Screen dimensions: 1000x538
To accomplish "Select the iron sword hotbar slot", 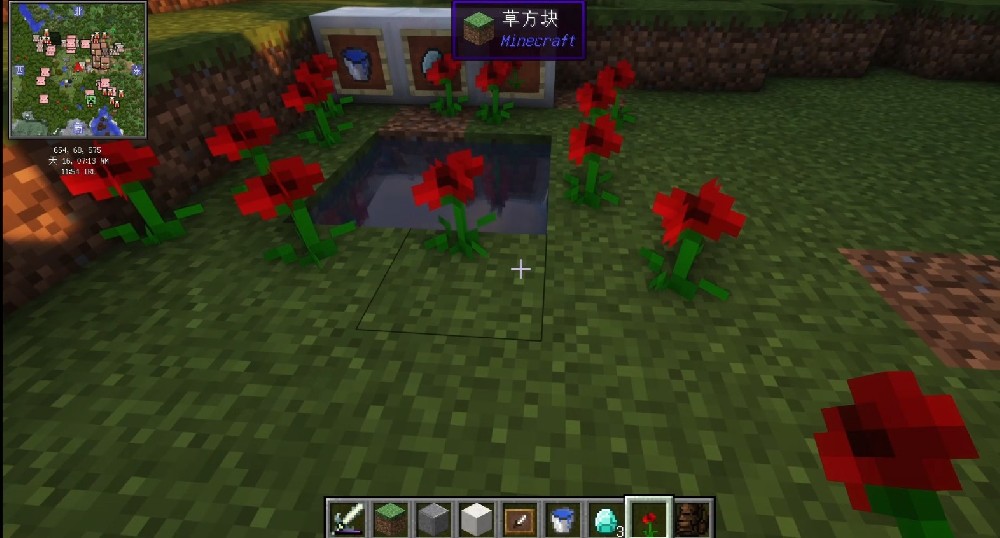I will (x=347, y=519).
